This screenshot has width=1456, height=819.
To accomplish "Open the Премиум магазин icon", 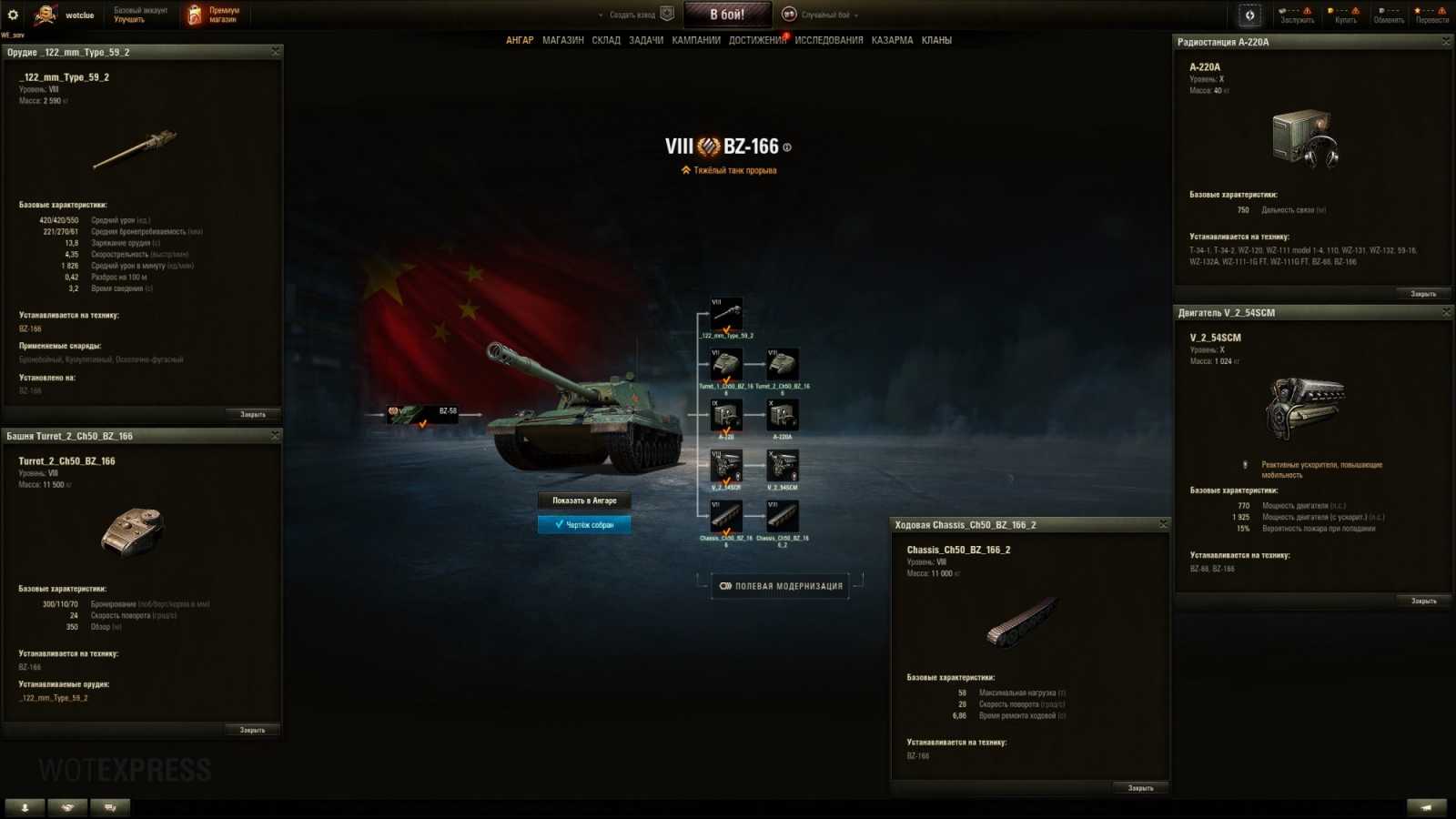I will point(193,13).
